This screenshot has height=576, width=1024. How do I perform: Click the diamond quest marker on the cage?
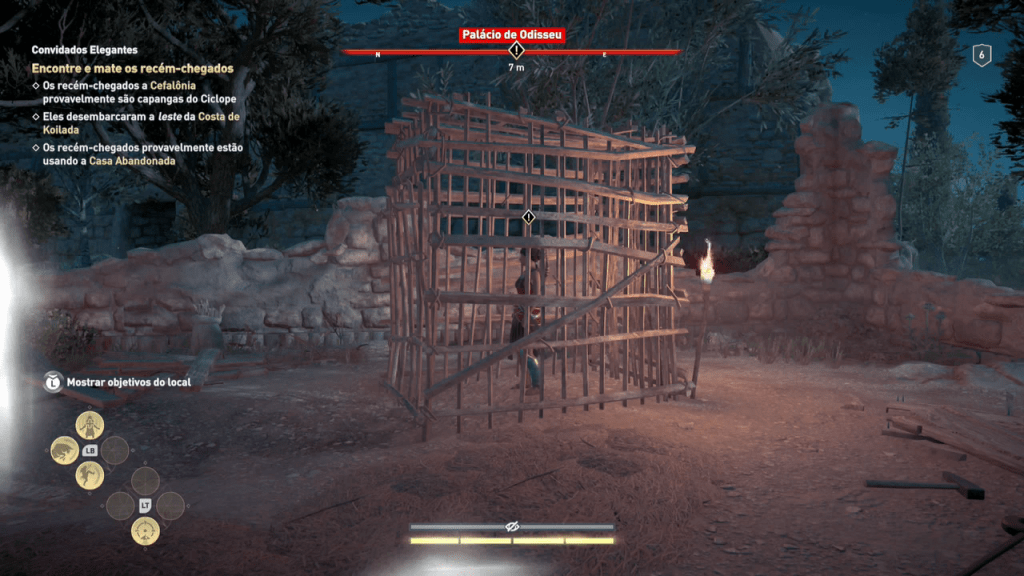coord(528,216)
